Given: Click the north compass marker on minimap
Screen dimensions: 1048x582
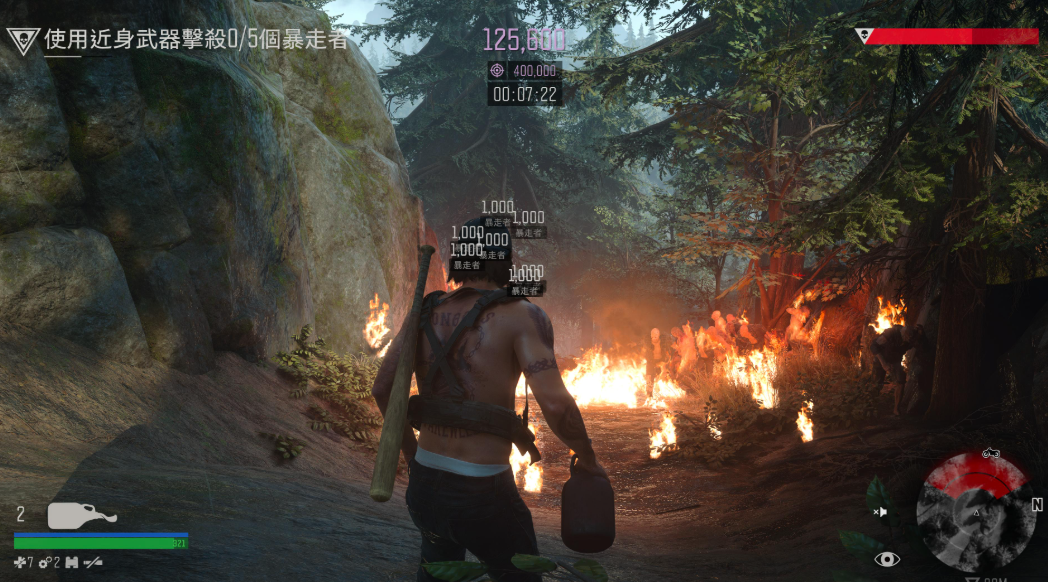Looking at the screenshot, I should pos(1037,505).
